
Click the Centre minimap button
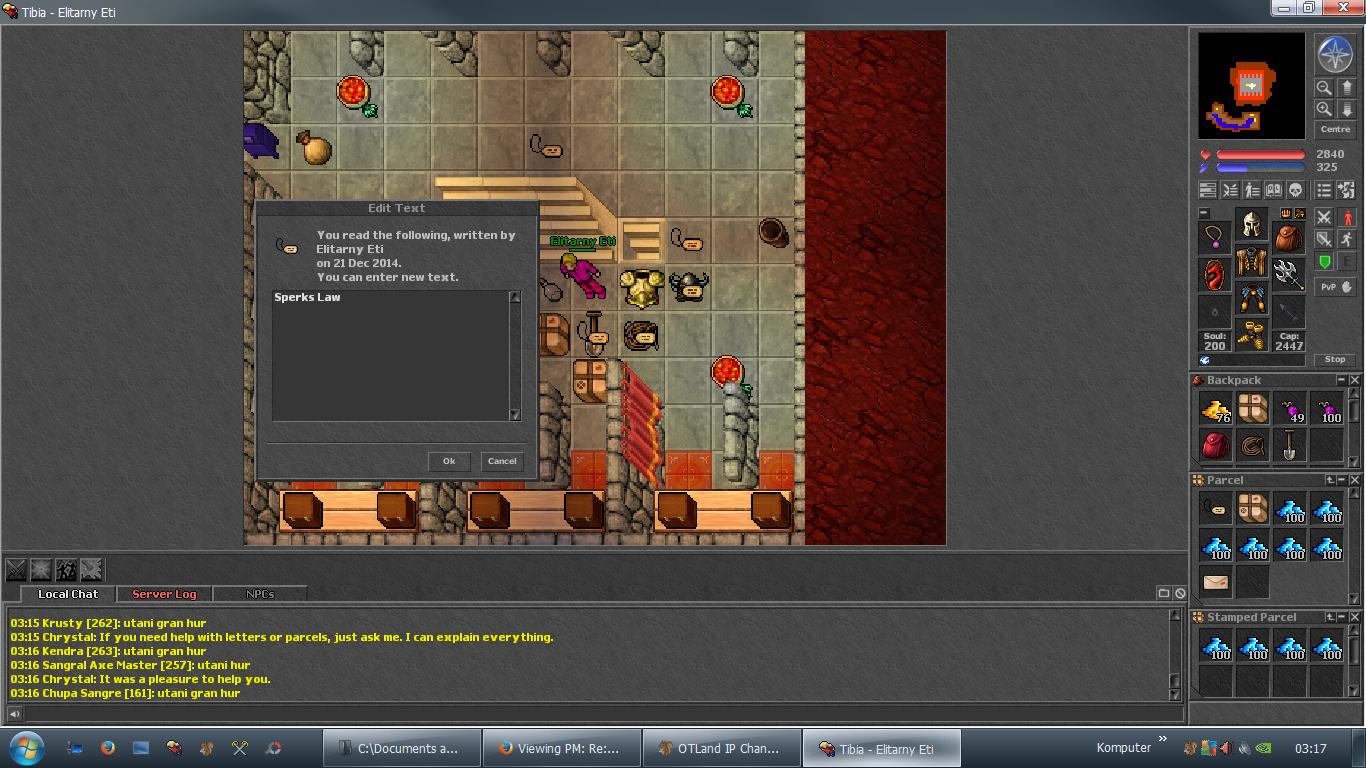[1335, 130]
